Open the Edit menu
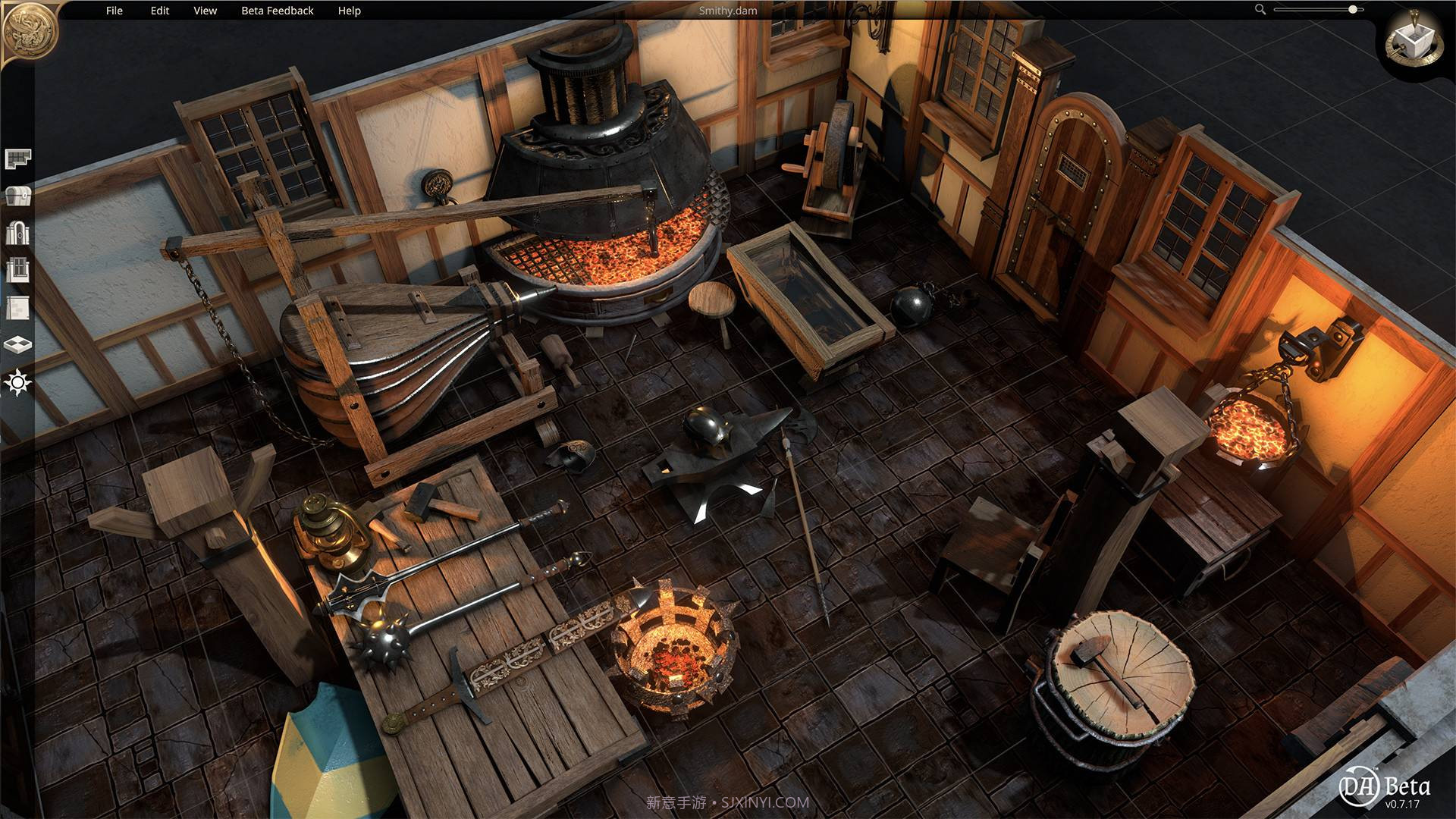The image size is (1456, 819). [158, 11]
